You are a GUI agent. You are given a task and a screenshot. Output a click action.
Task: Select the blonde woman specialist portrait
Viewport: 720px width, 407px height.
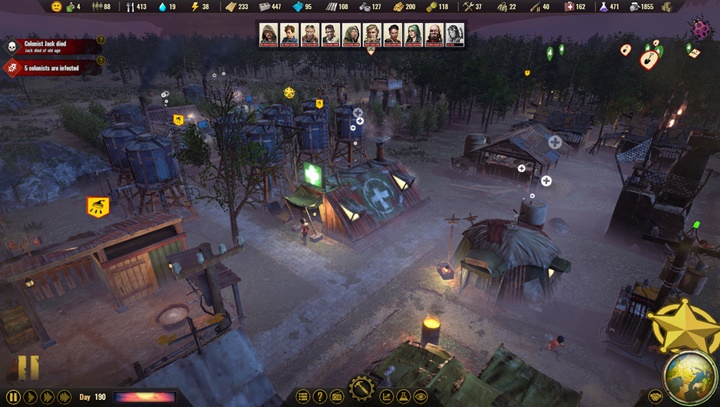[372, 35]
